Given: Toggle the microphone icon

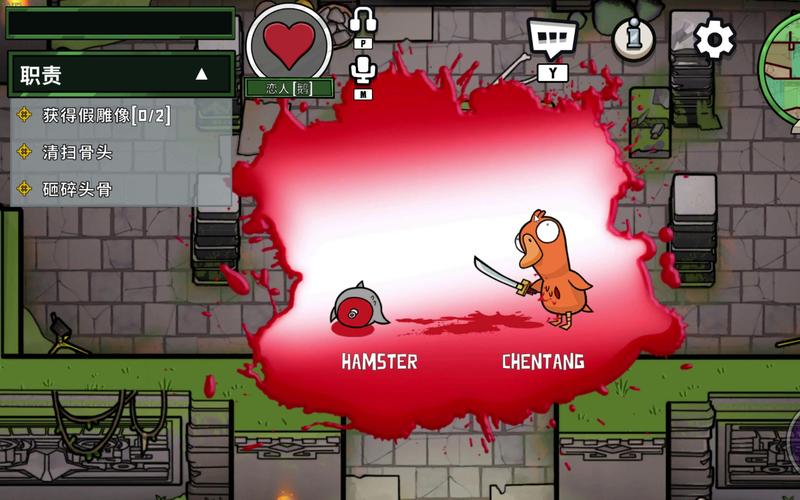Looking at the screenshot, I should [363, 69].
